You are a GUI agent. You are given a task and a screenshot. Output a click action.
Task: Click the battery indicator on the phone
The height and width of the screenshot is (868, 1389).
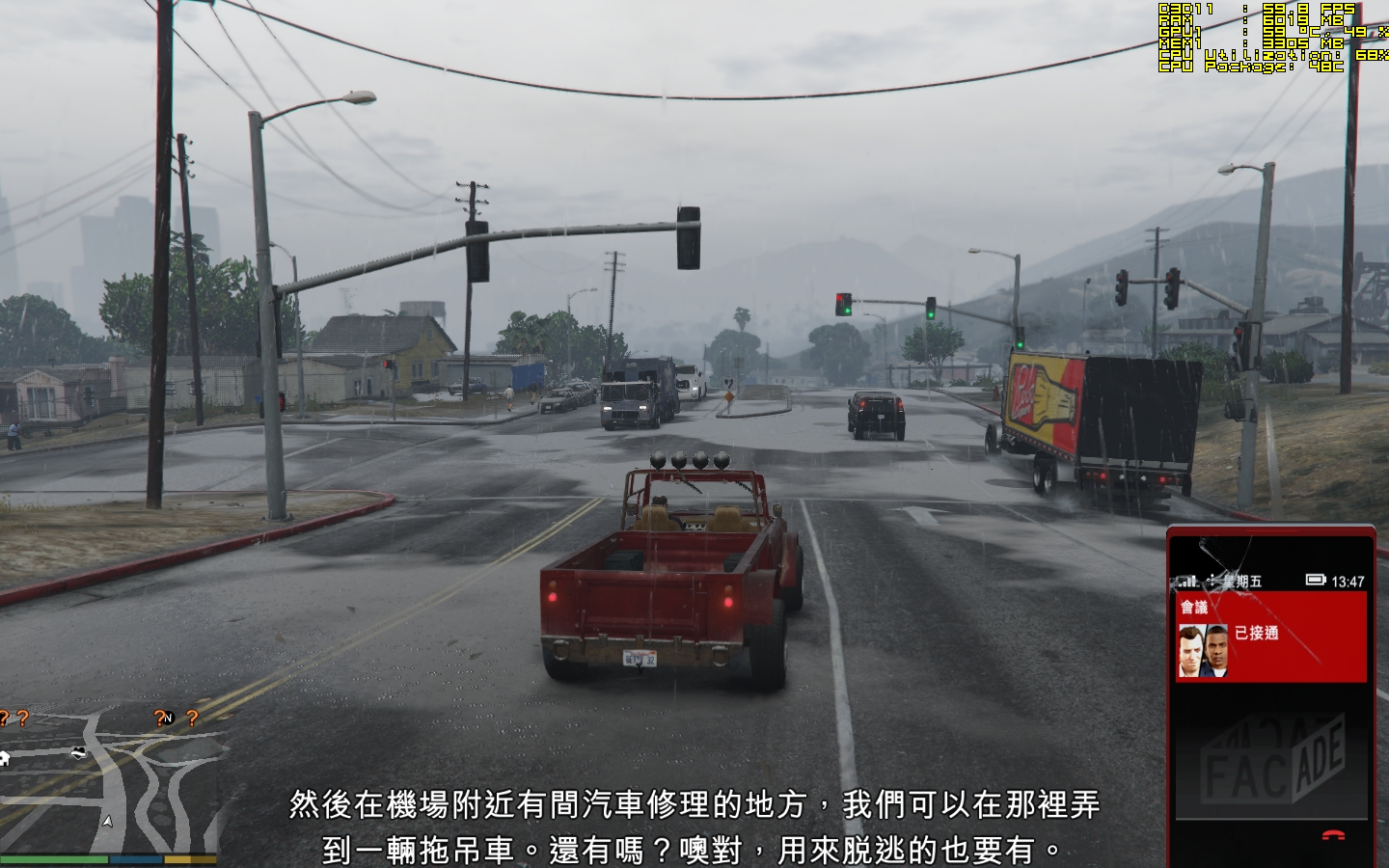[x=1316, y=580]
